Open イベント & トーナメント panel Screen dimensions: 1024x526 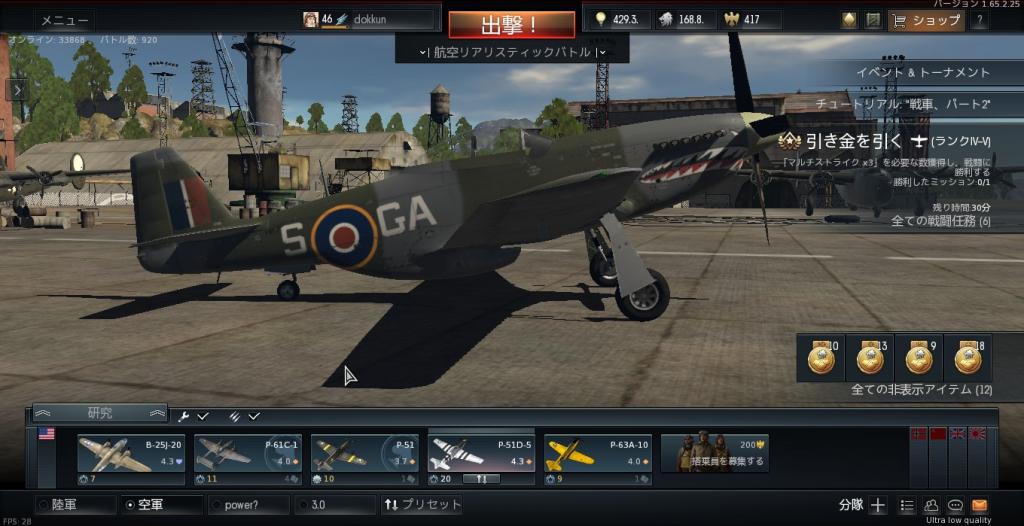pyautogui.click(x=922, y=72)
